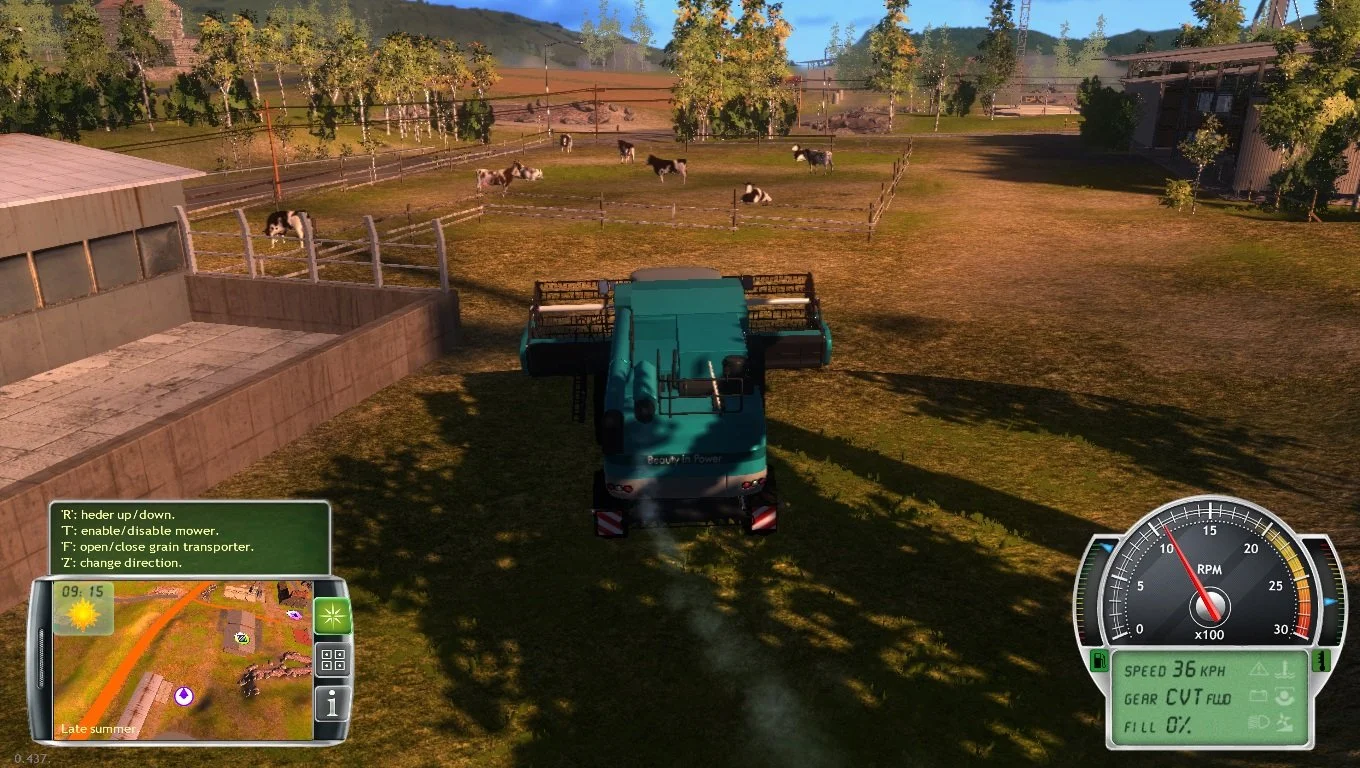The height and width of the screenshot is (768, 1360).
Task: Toggle the headlights indicator on the dashboard
Action: click(1258, 722)
